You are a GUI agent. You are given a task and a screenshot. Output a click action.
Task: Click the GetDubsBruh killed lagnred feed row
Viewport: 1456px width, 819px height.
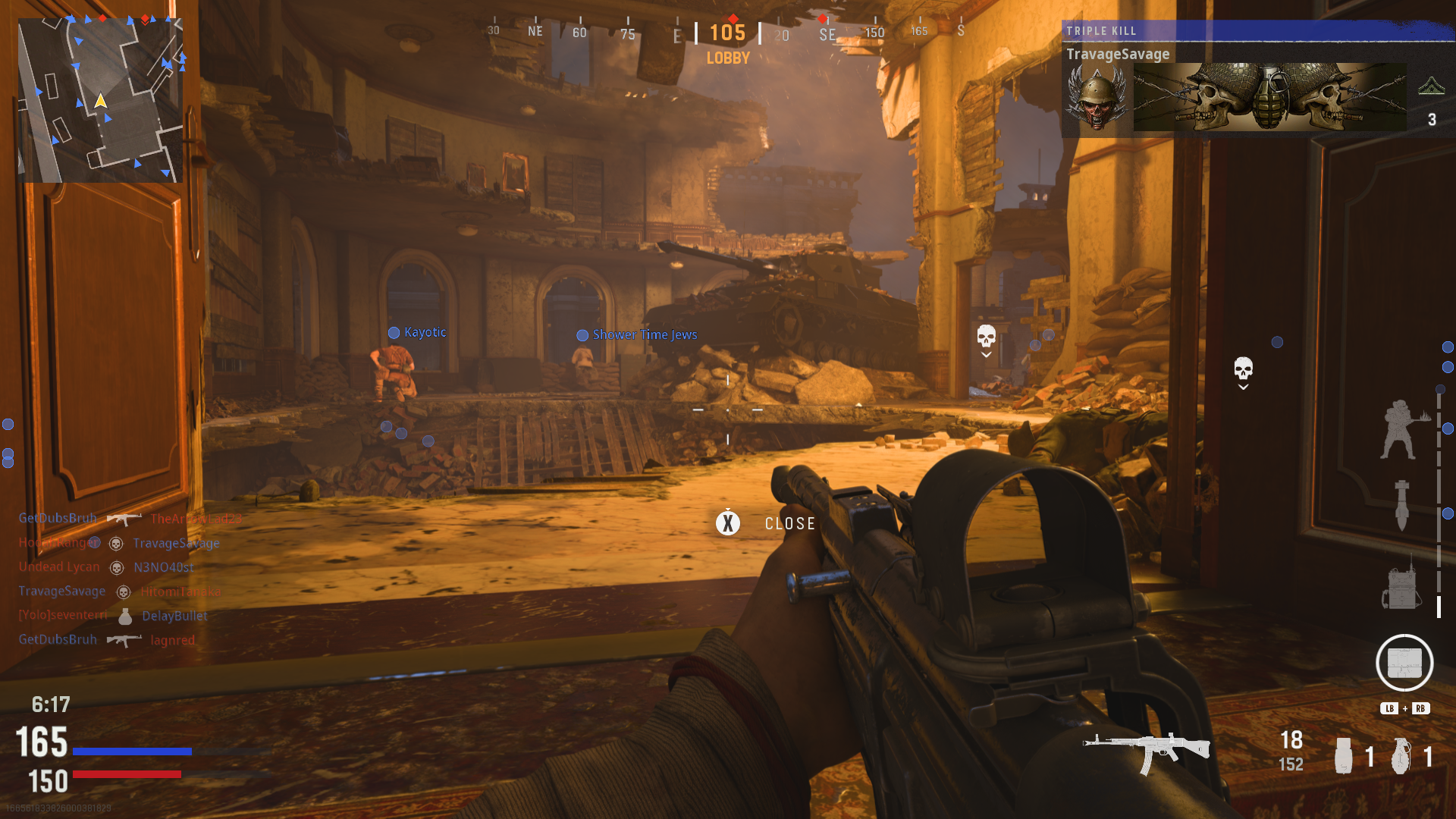(x=107, y=640)
